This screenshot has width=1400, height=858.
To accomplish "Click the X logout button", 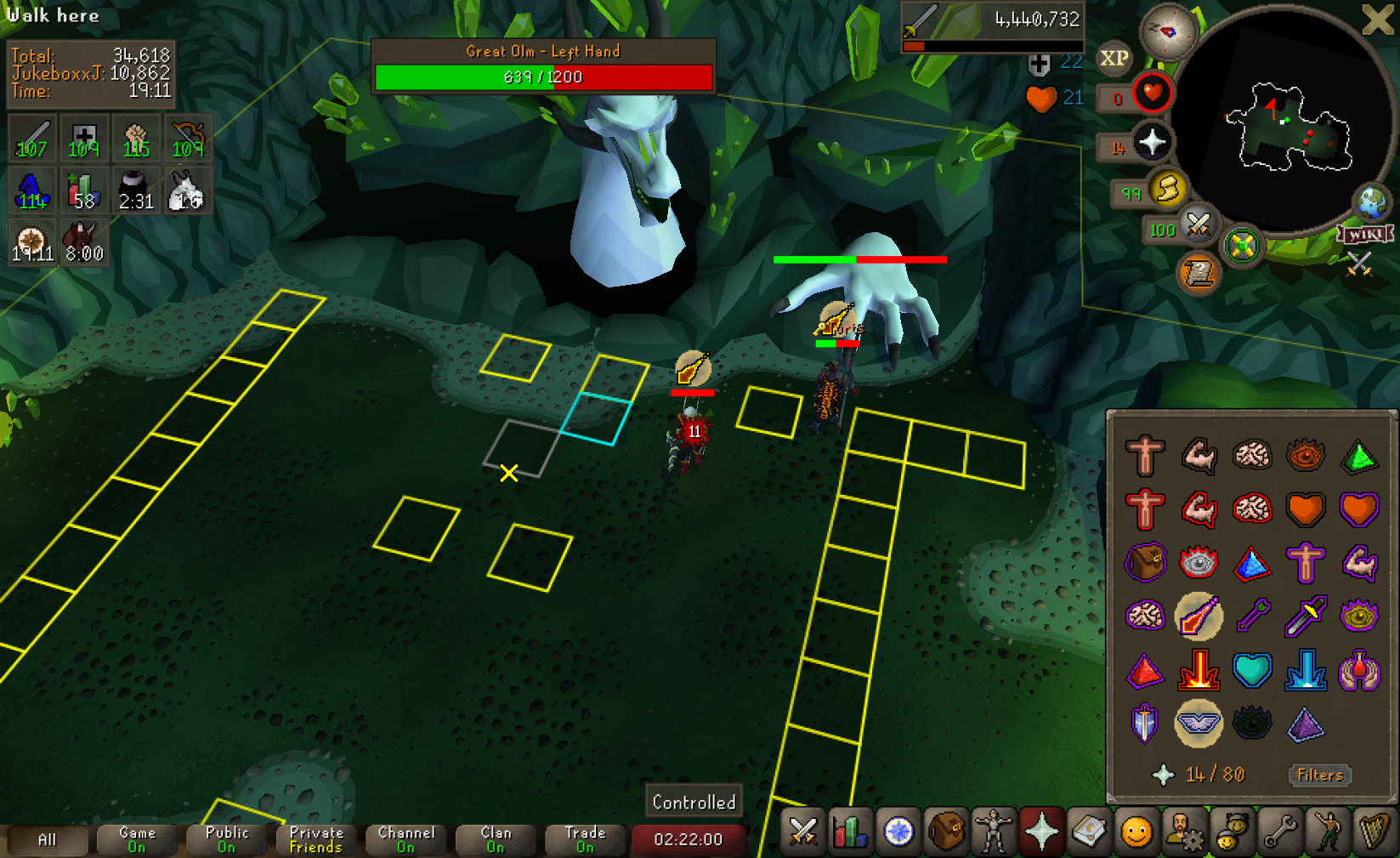I will 1377,20.
